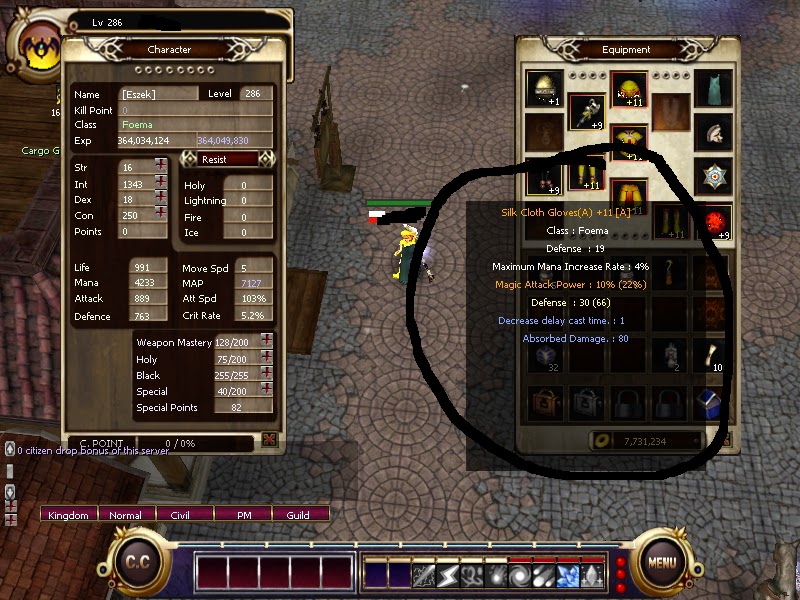800x600 pixels.
Task: Open the PM chat tab
Action: 243,515
